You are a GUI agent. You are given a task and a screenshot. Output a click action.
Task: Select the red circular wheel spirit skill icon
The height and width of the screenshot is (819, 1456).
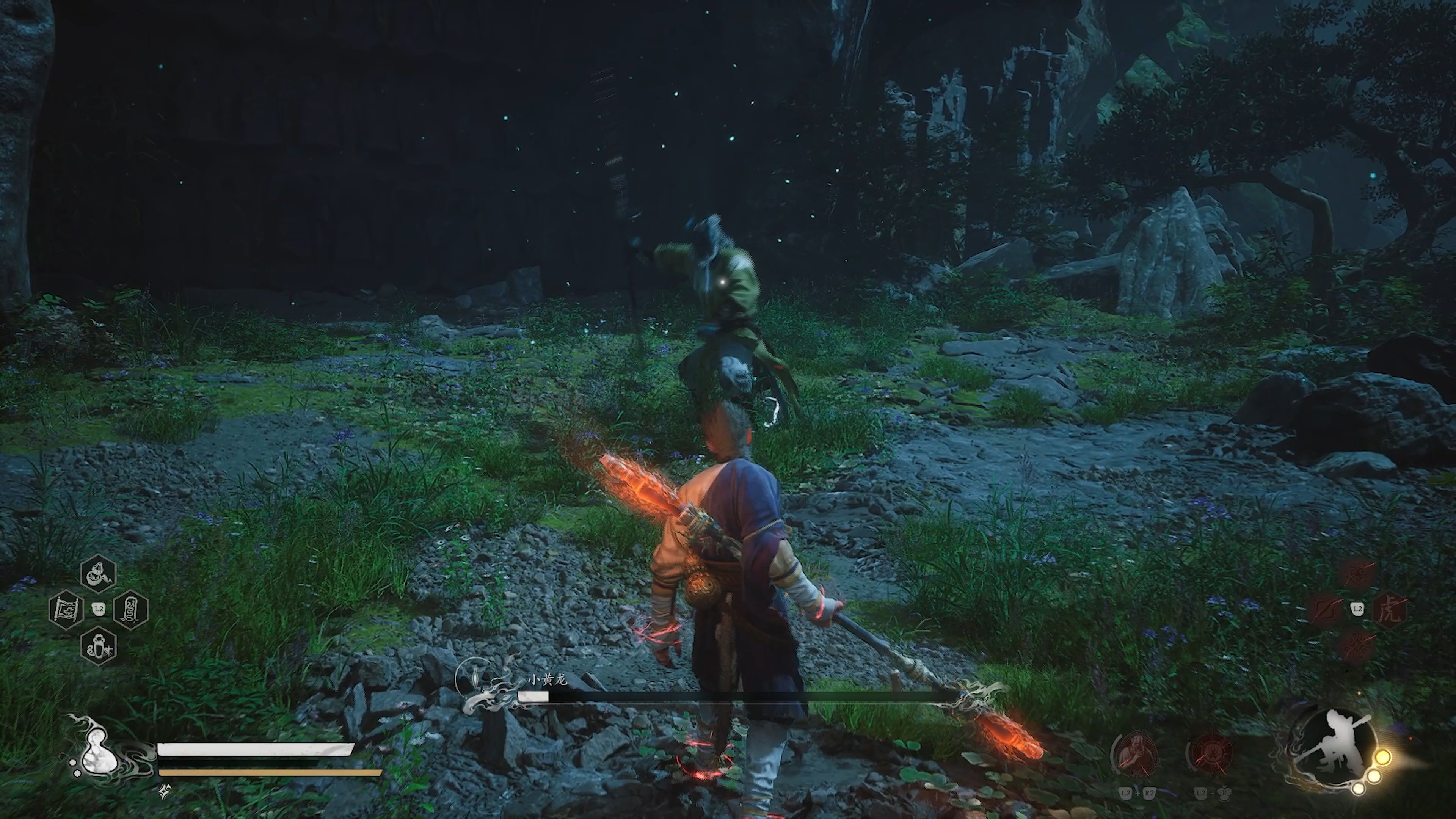pos(1211,755)
